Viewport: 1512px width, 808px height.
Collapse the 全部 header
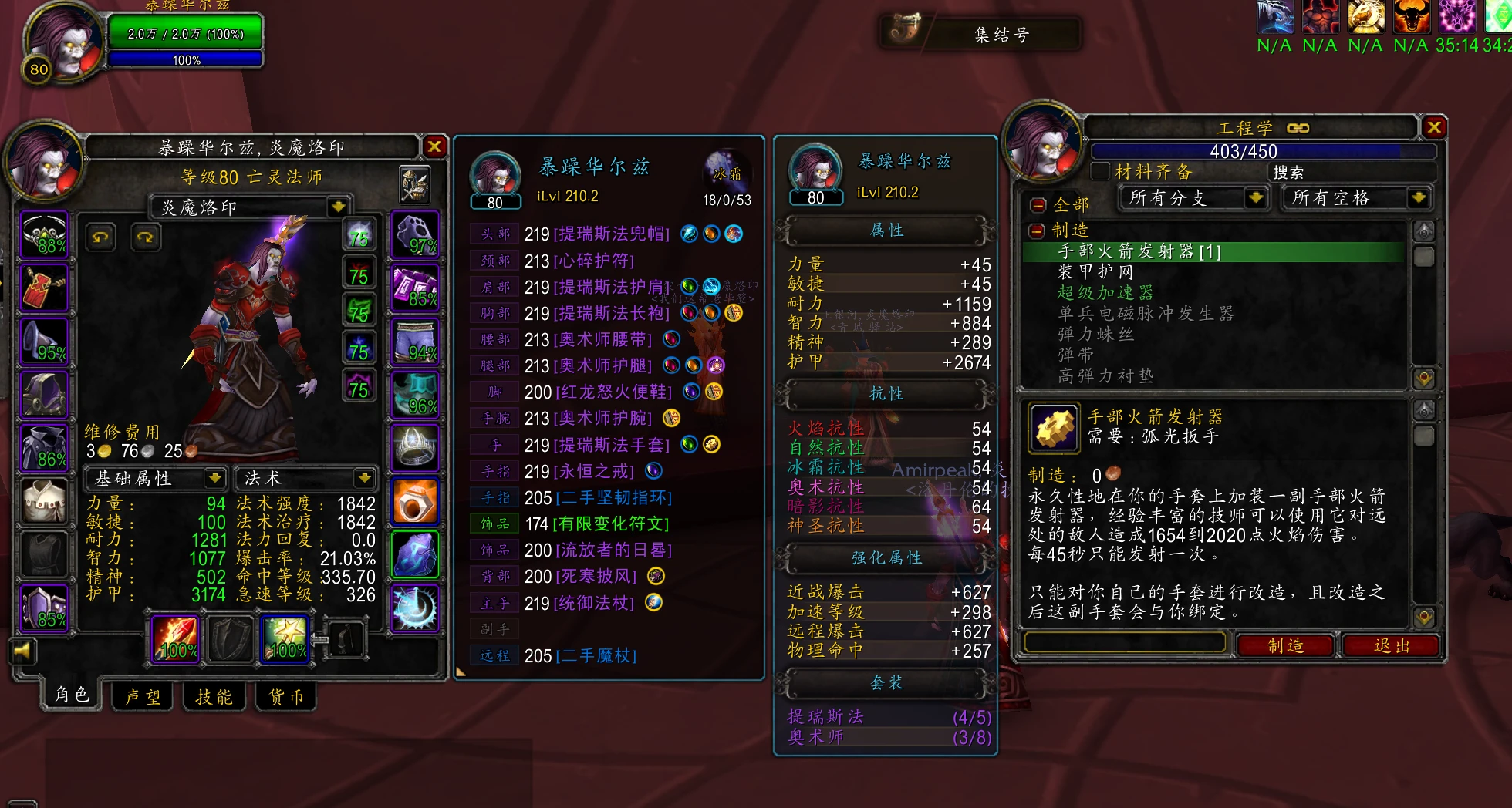point(1038,205)
